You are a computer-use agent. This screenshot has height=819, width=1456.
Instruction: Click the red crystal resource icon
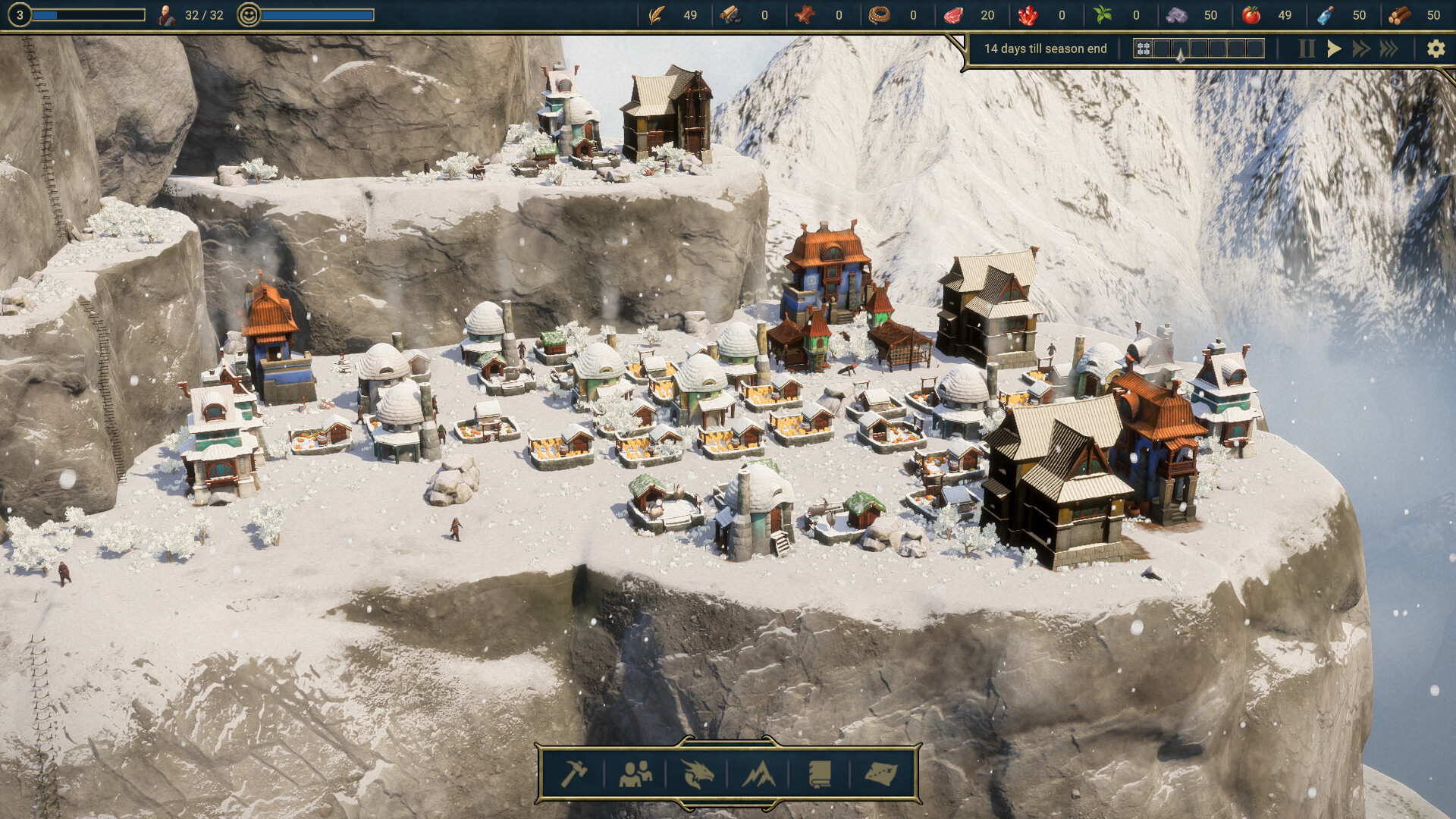1030,14
